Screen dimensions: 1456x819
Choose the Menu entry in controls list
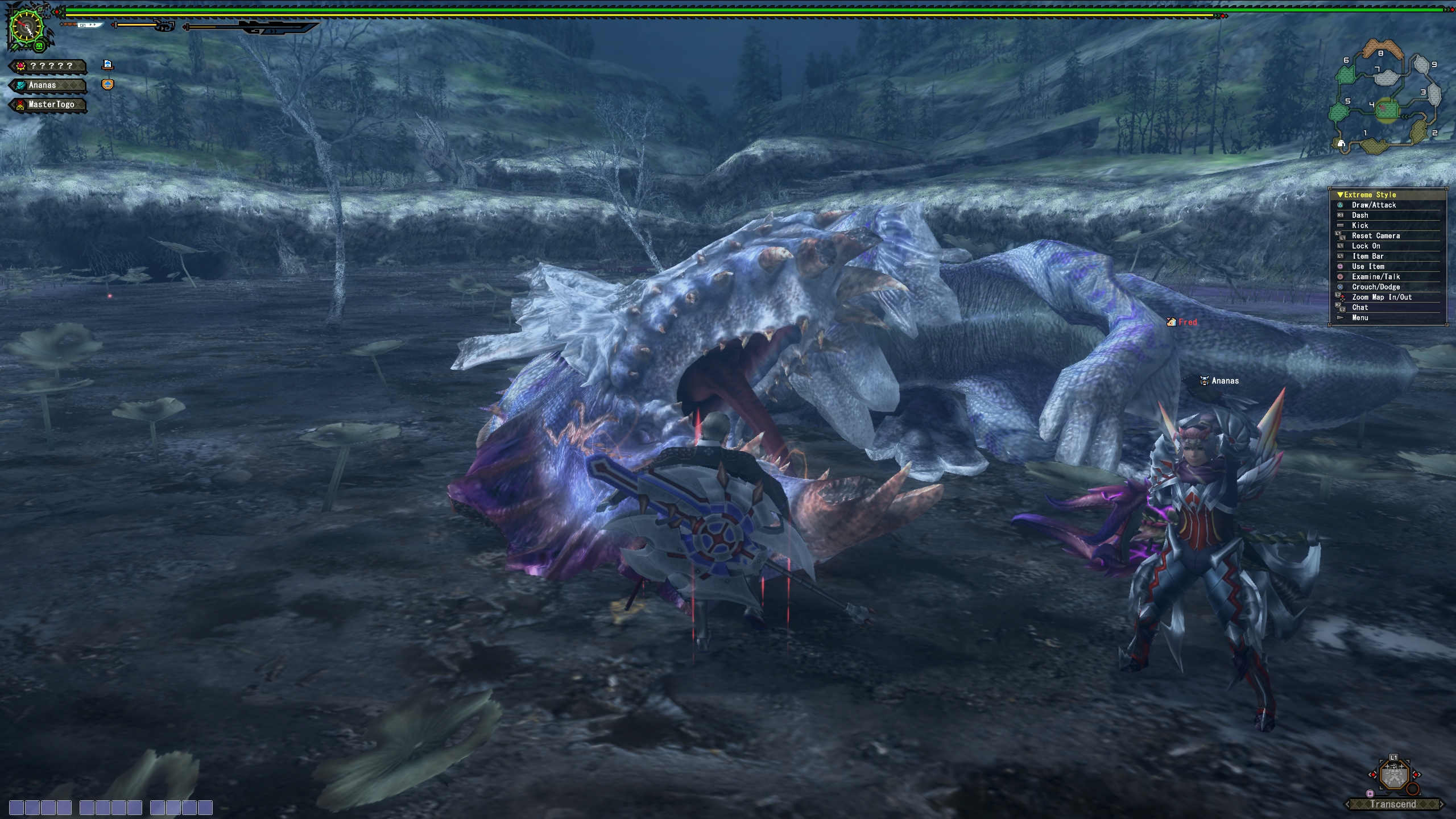[x=1360, y=318]
